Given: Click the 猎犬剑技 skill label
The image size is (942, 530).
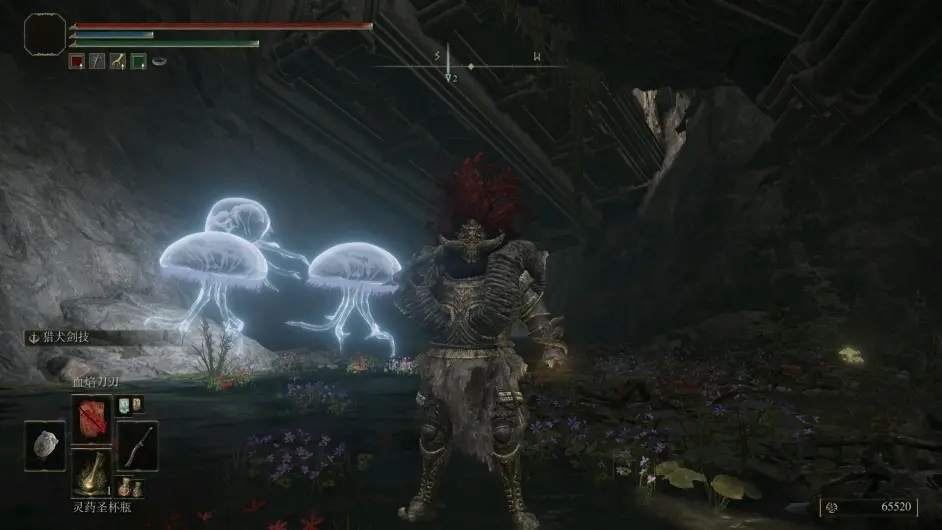Looking at the screenshot, I should click(71, 338).
